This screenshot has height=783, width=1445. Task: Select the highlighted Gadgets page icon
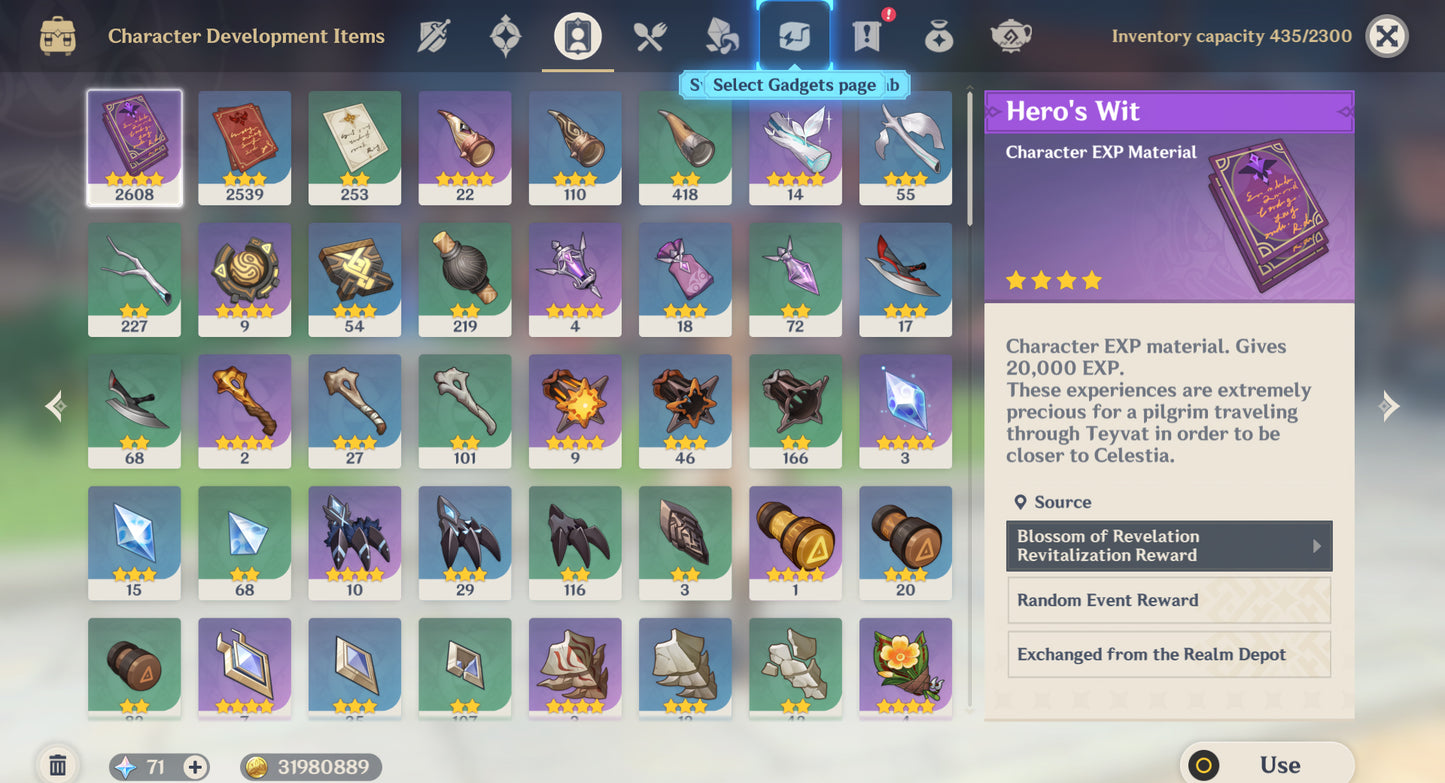tap(793, 35)
